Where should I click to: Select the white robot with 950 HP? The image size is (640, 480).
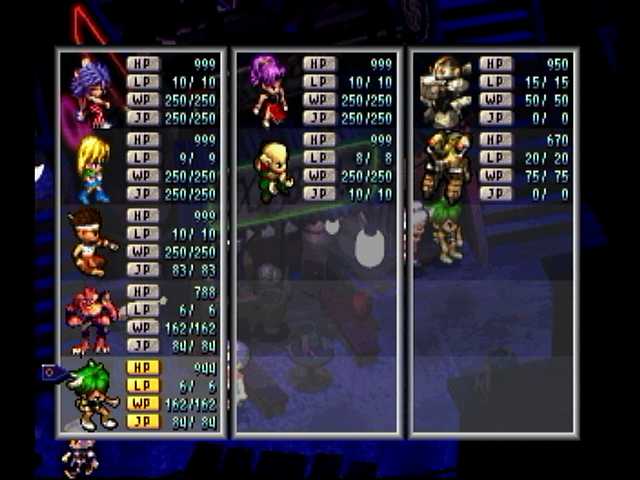446,90
